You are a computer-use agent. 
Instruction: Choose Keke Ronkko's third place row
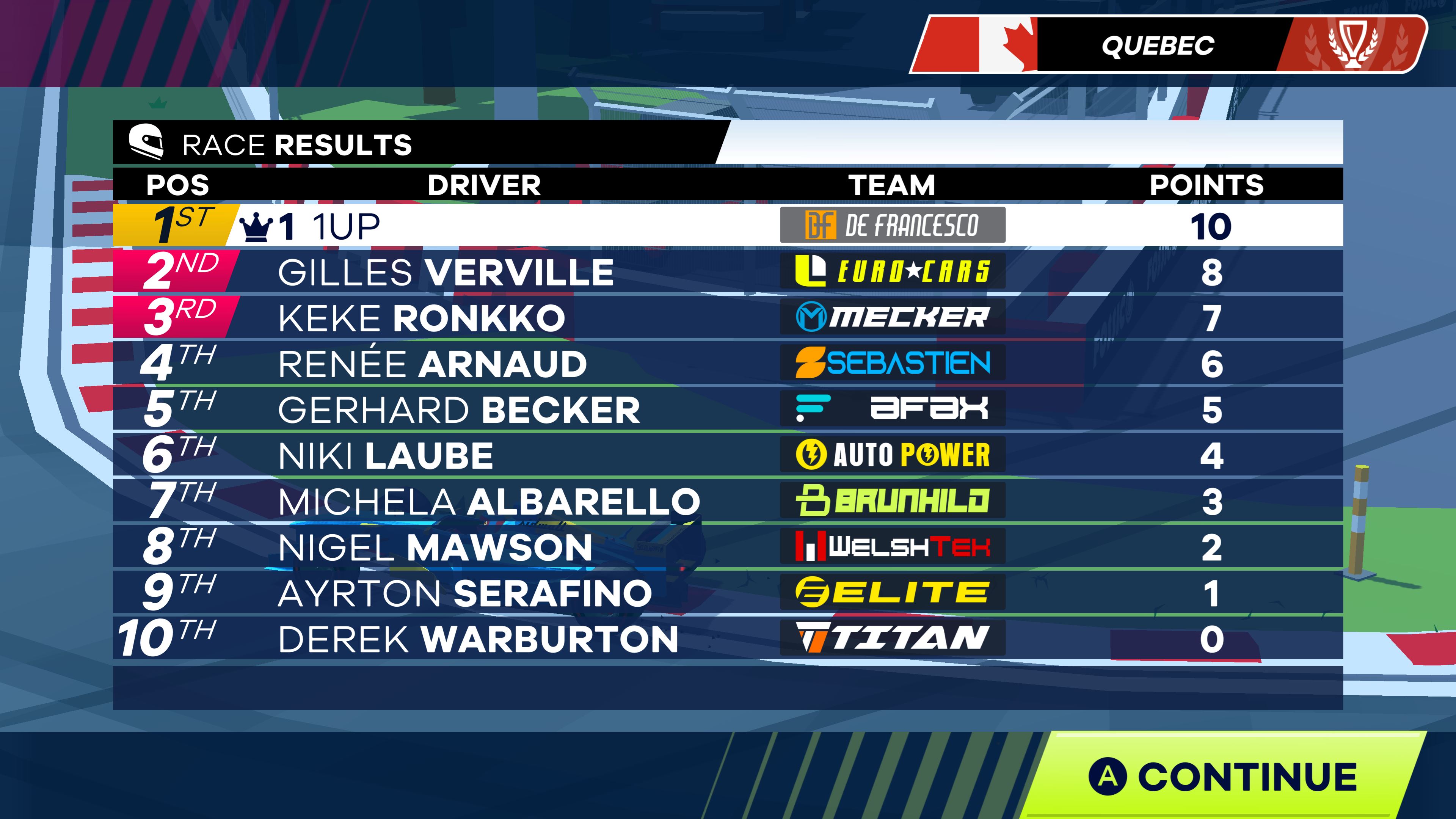pos(728,318)
